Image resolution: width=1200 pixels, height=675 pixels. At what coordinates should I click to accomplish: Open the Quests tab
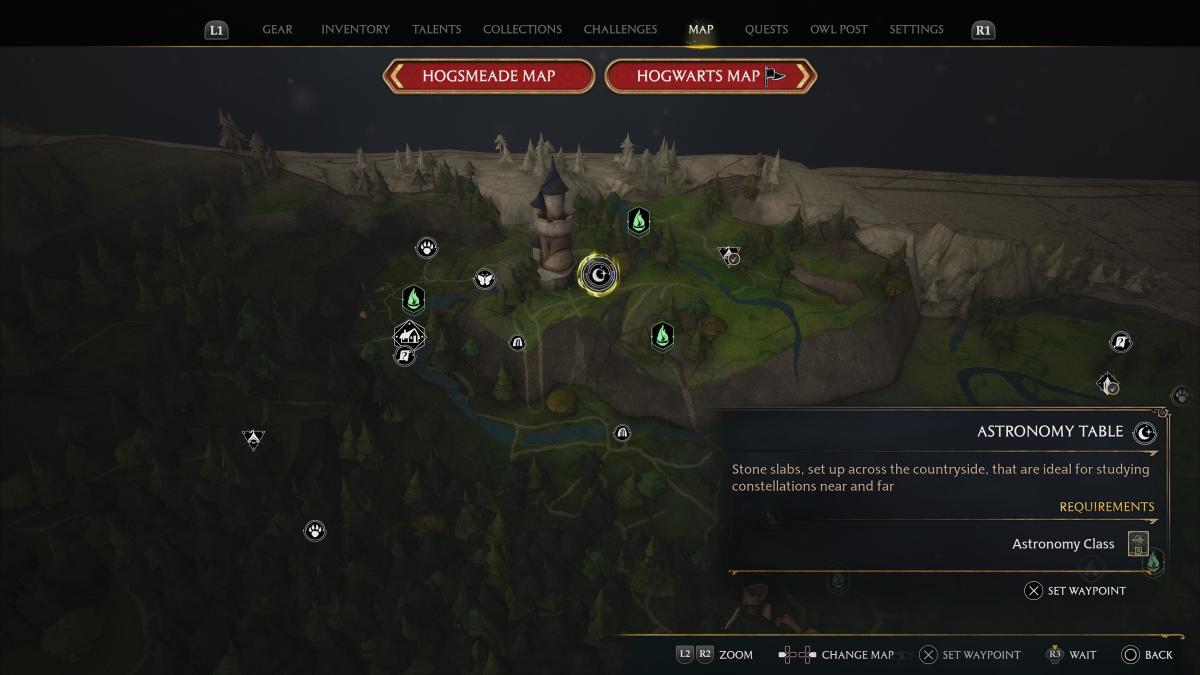coord(766,29)
